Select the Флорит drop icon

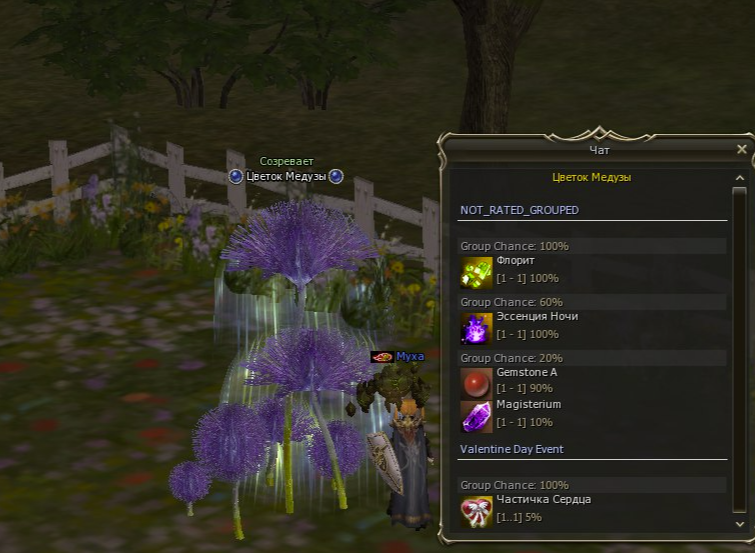[x=476, y=271]
